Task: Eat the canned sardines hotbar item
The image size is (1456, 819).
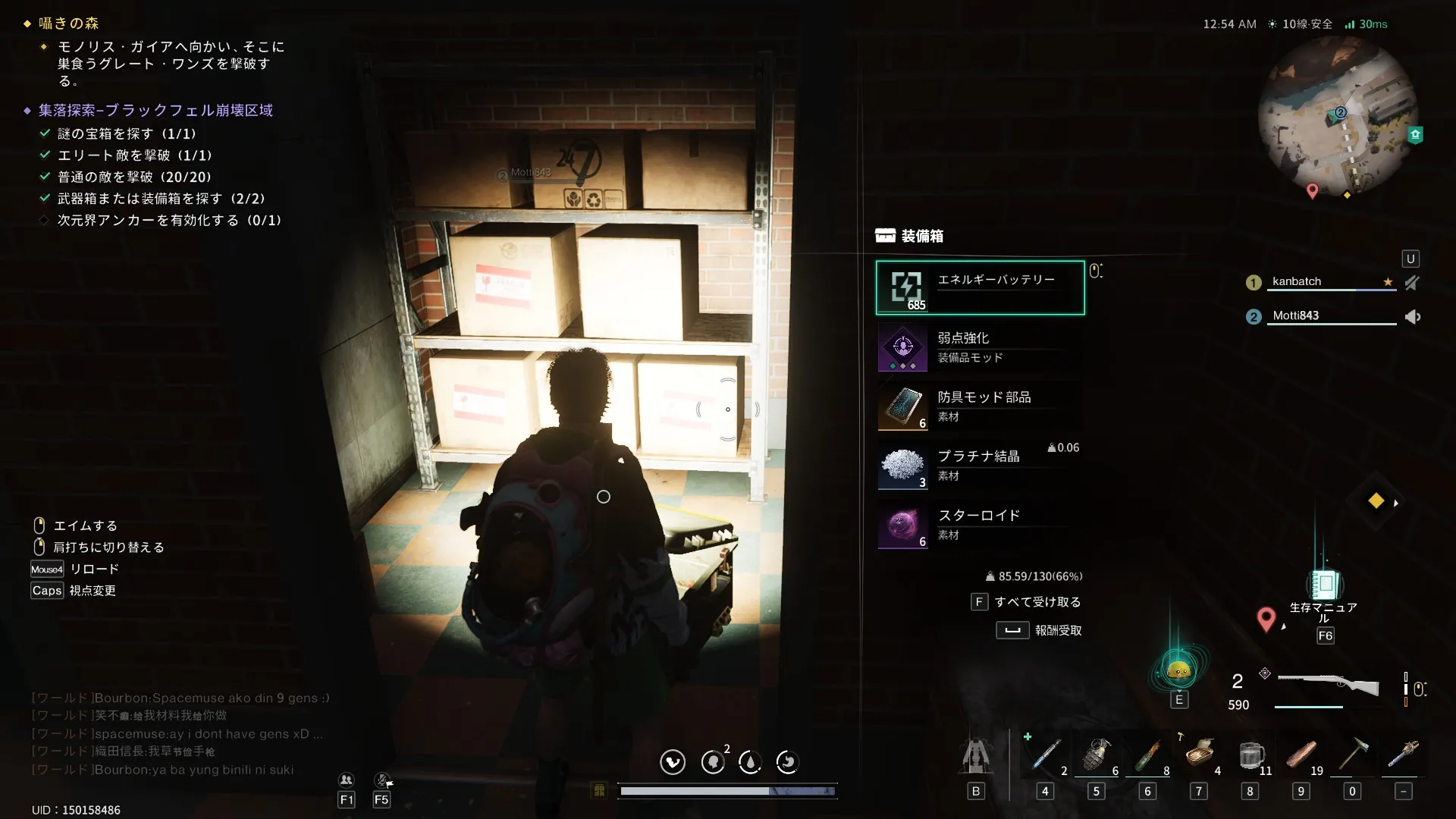Action: click(1199, 755)
